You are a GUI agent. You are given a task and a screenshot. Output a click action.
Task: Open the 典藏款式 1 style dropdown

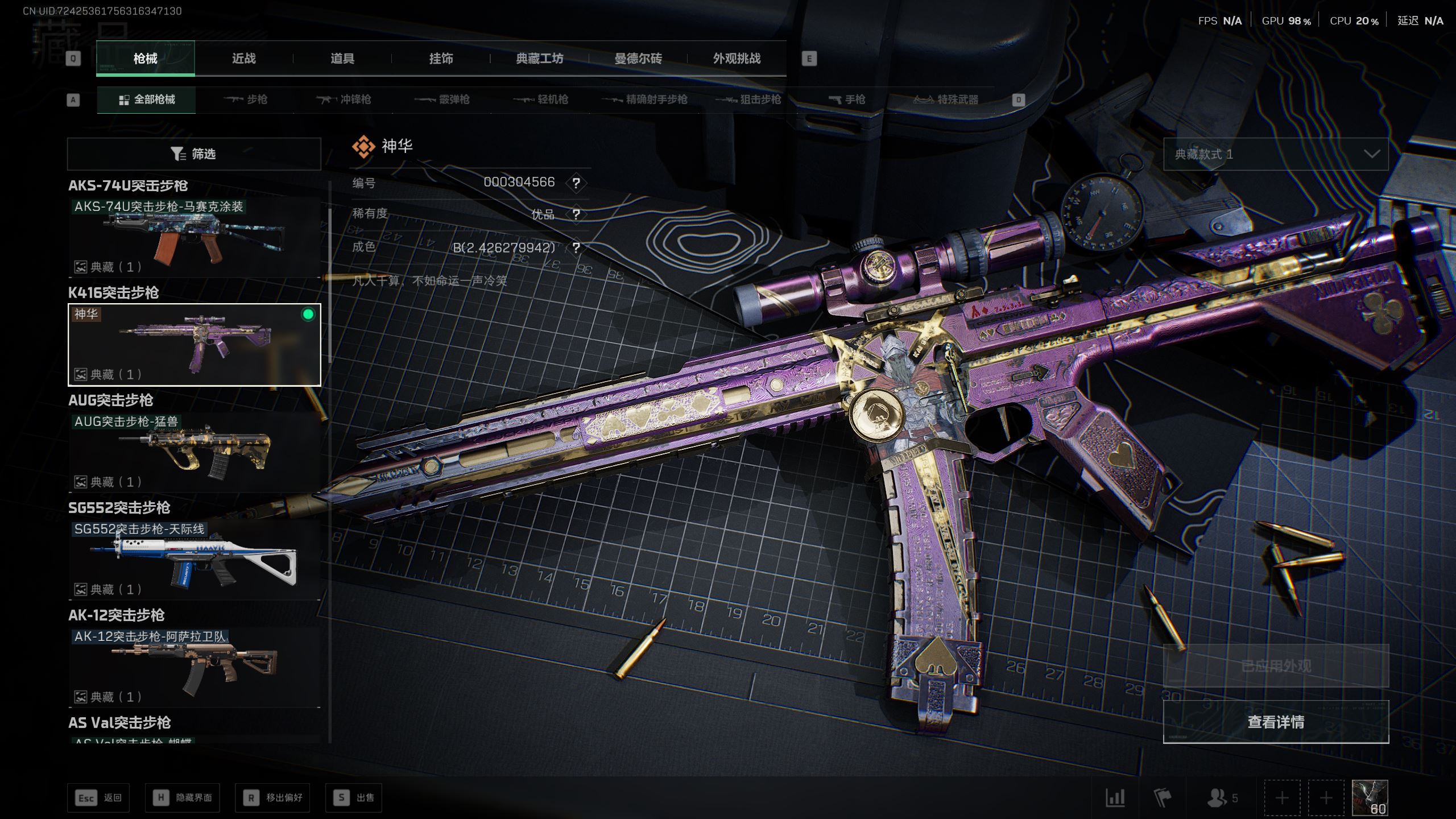tap(1275, 154)
